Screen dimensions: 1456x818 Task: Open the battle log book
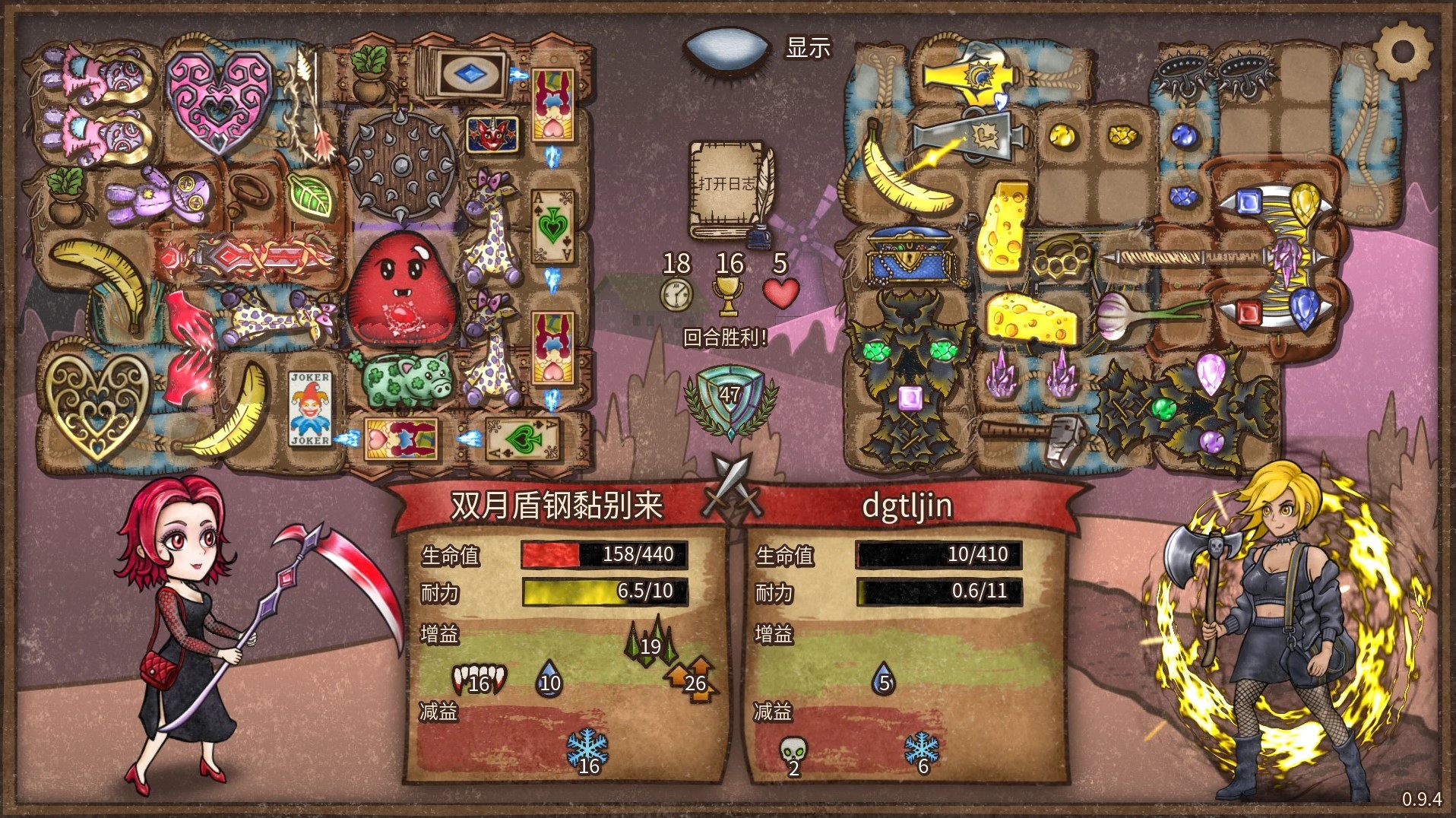pyautogui.click(x=728, y=190)
